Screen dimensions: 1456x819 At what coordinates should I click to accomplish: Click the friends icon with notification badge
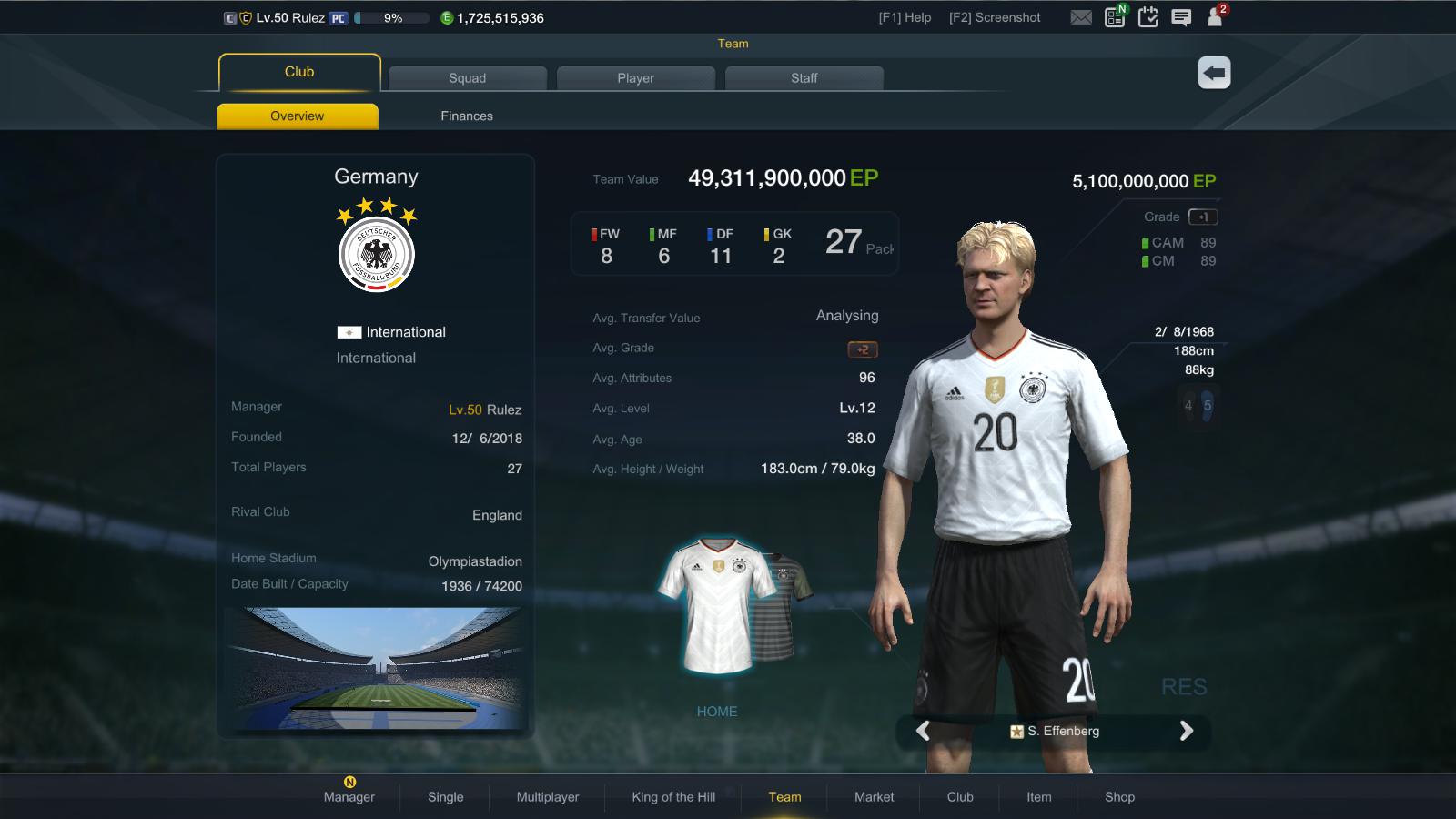click(x=1215, y=17)
